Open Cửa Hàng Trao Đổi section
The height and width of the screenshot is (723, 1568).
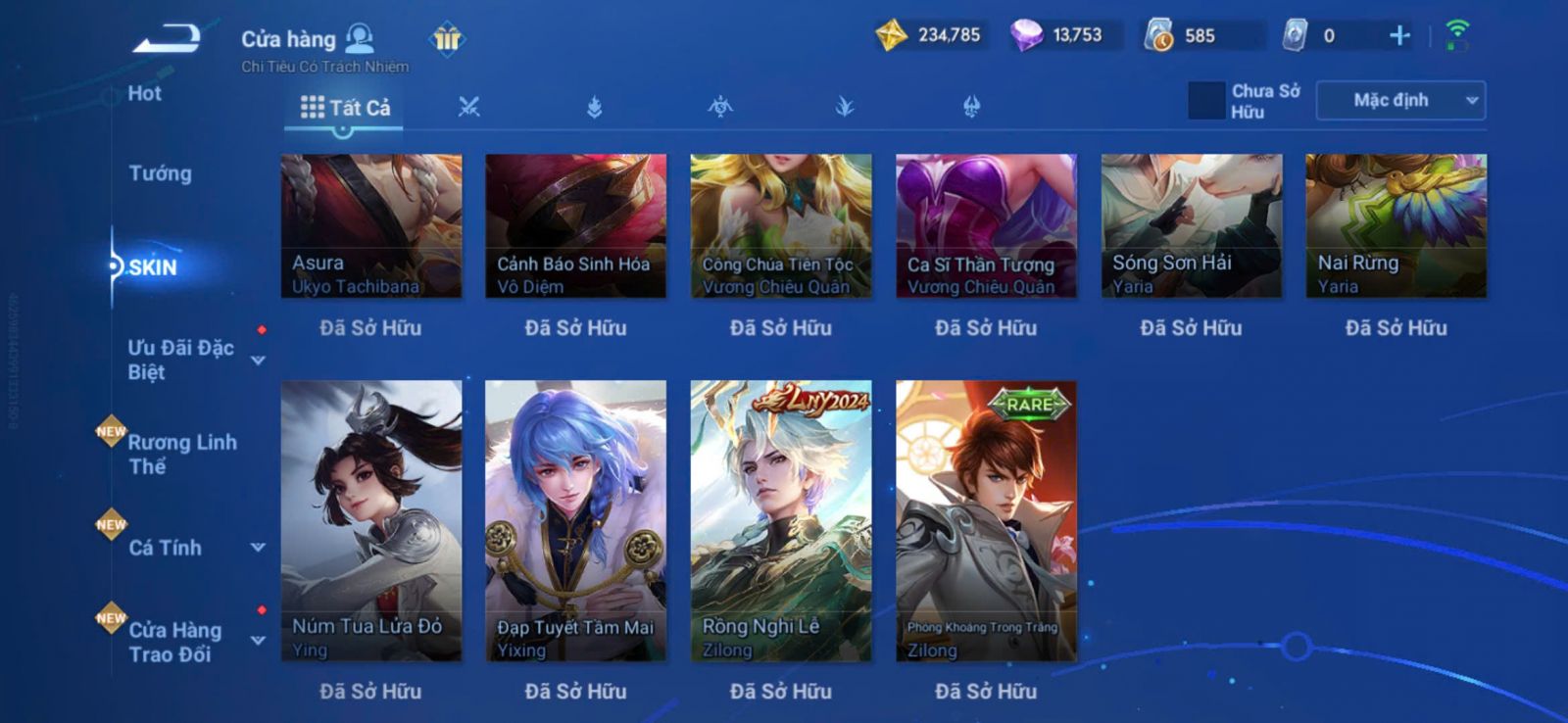pos(175,642)
